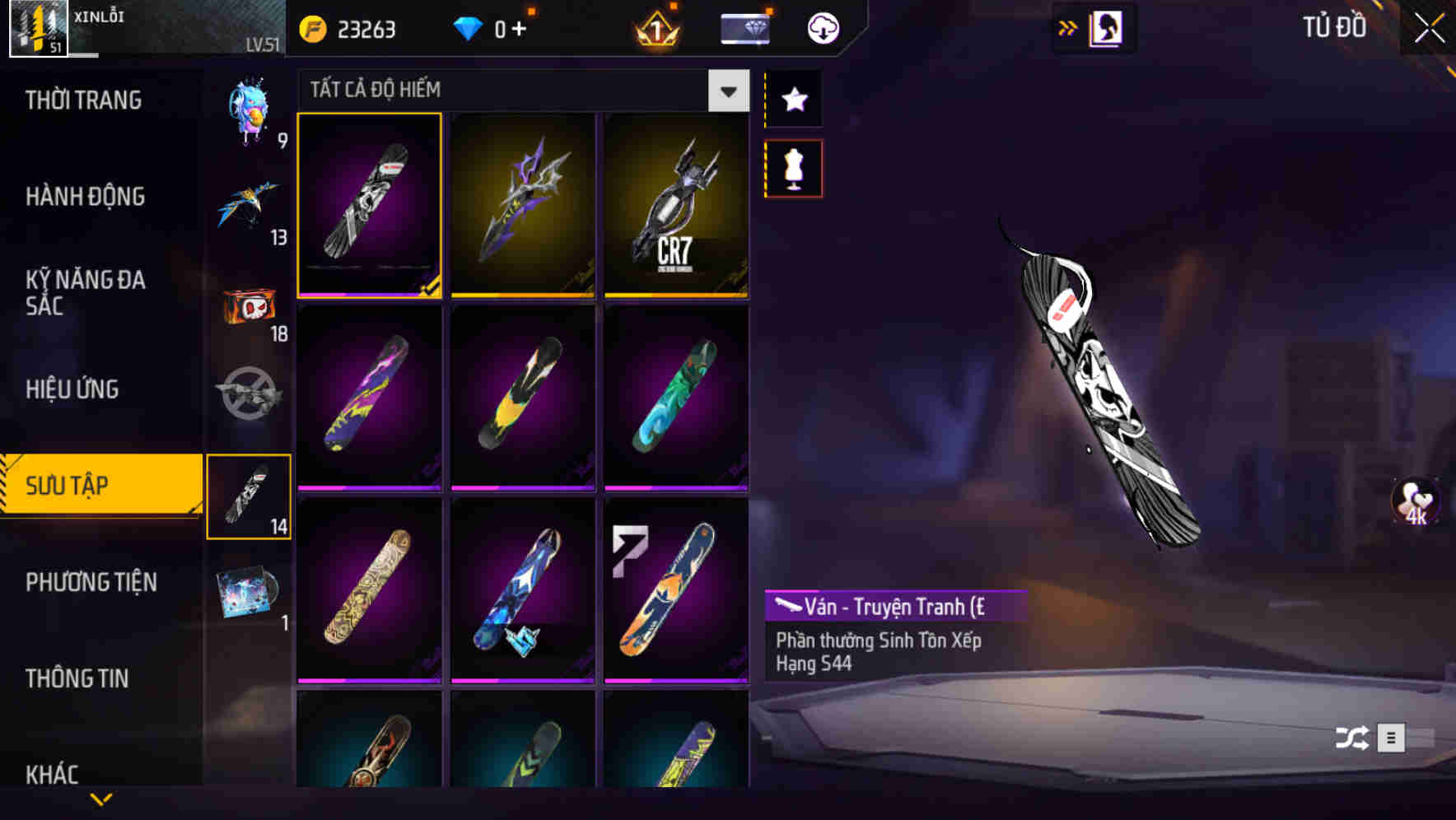Toggle the favorite star filter
The image size is (1456, 820).
793,100
